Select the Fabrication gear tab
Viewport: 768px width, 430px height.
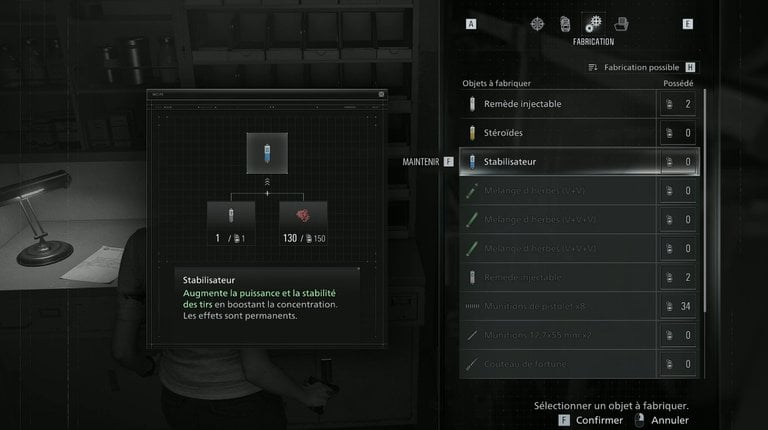(x=593, y=23)
